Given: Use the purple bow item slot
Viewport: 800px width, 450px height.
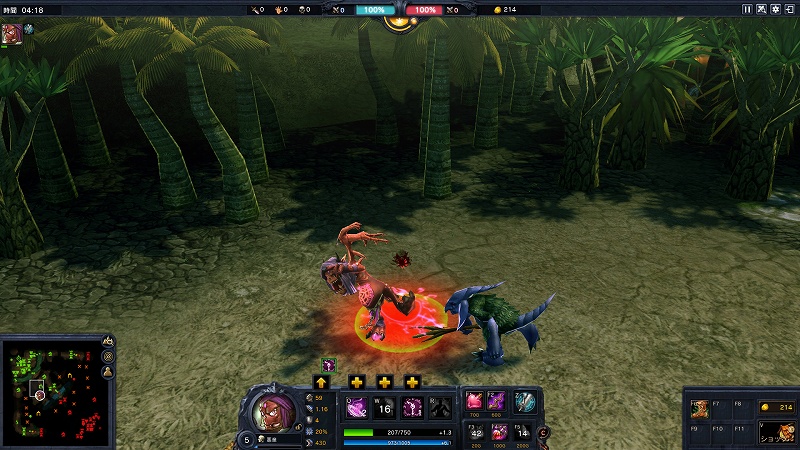Looking at the screenshot, I should coord(497,401).
